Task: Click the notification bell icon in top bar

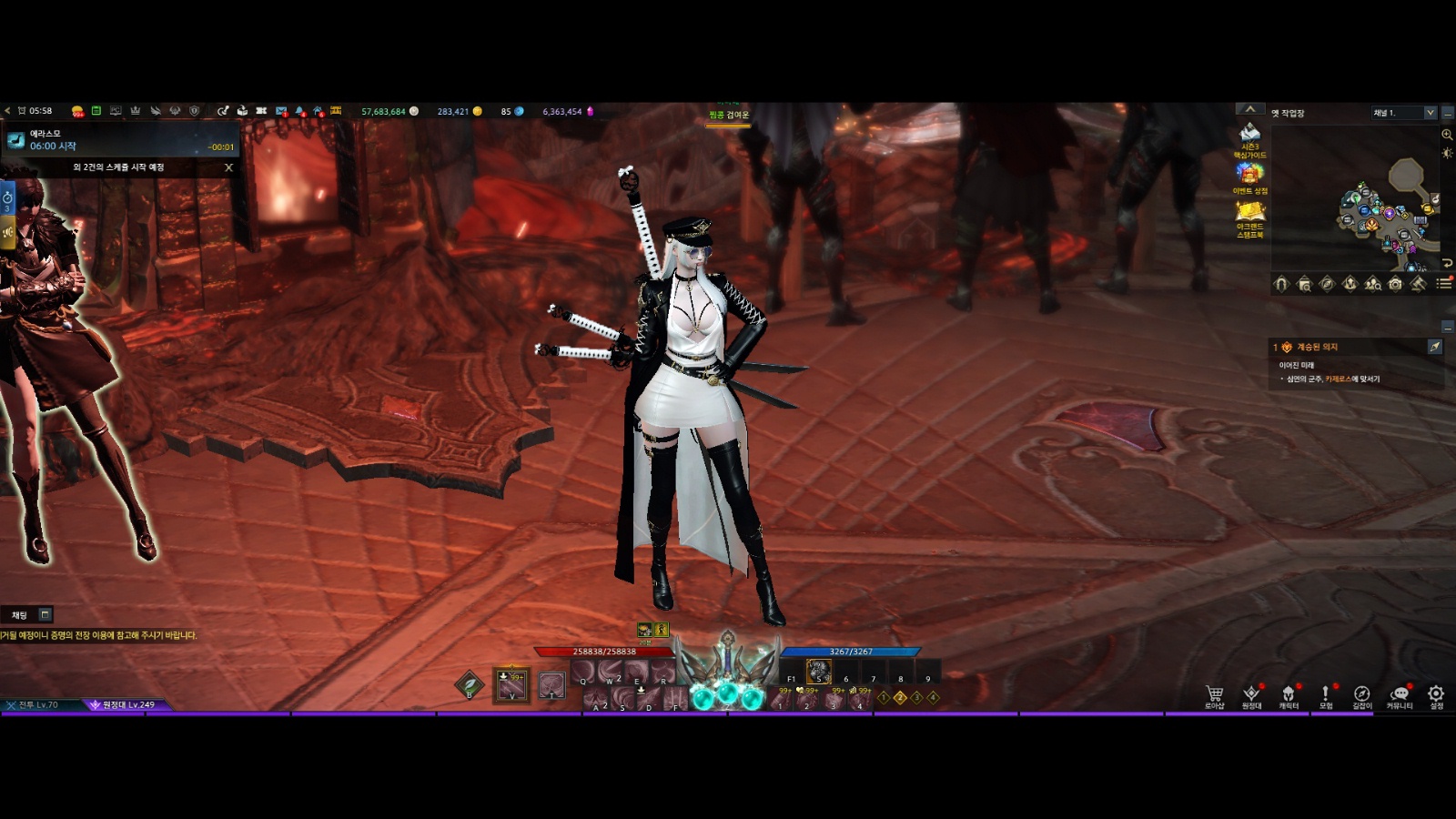Action: 300,111
